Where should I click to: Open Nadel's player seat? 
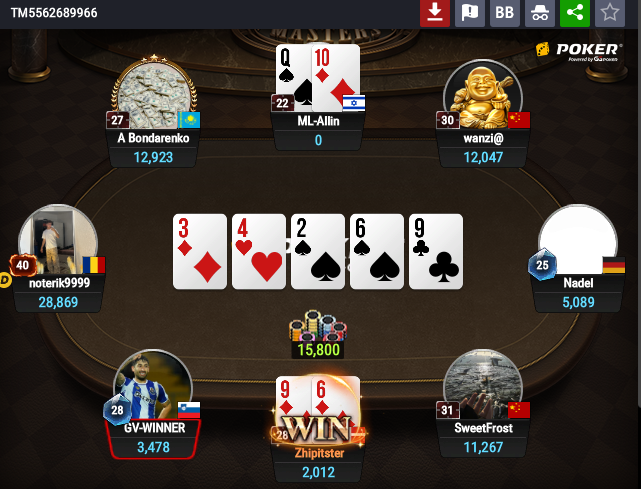577,245
